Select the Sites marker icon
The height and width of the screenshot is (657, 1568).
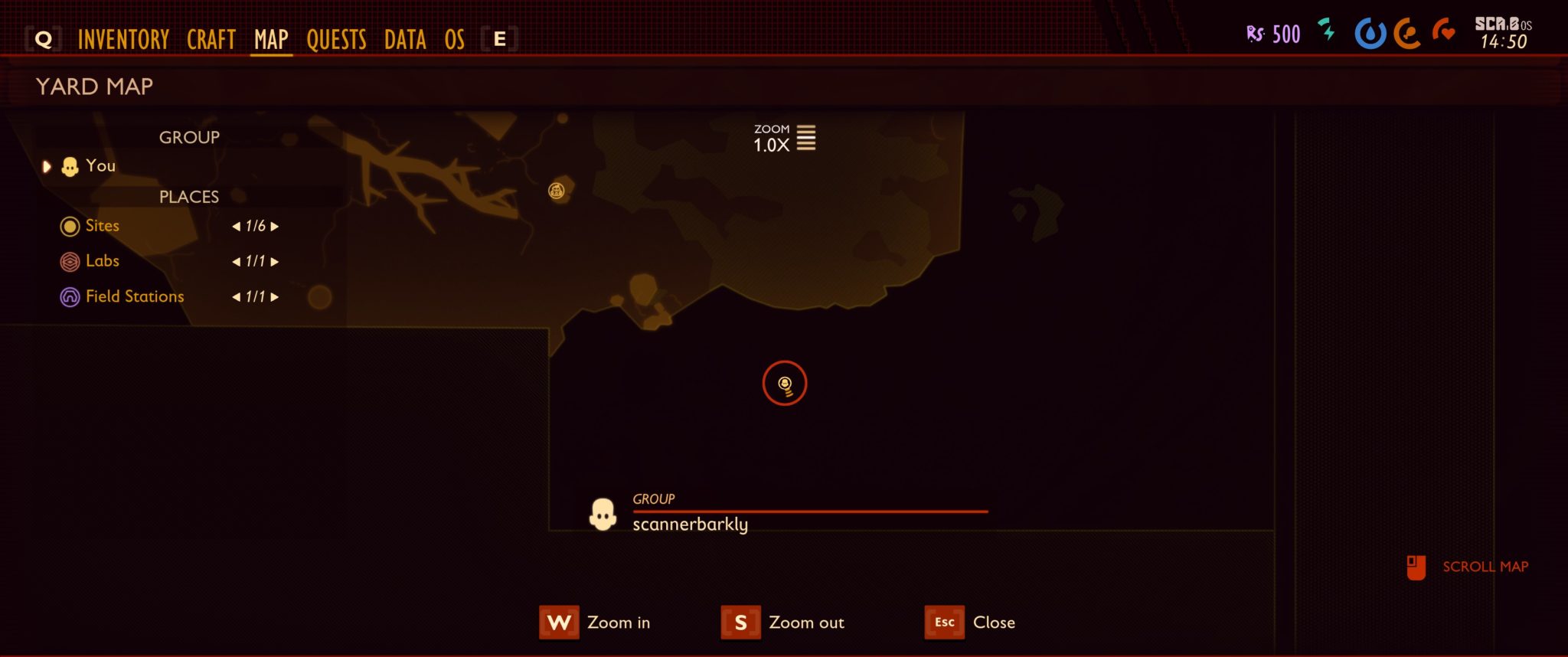(70, 226)
